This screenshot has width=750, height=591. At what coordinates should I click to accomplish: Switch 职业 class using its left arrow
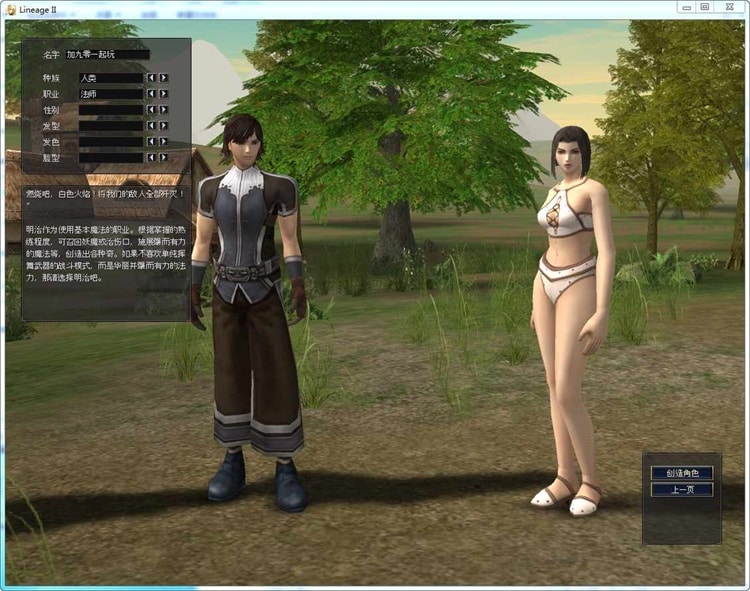(x=151, y=94)
